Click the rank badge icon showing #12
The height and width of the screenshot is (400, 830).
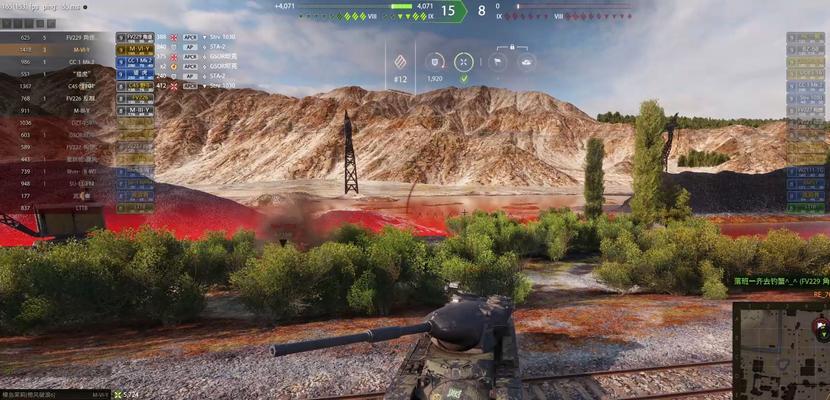click(x=401, y=61)
